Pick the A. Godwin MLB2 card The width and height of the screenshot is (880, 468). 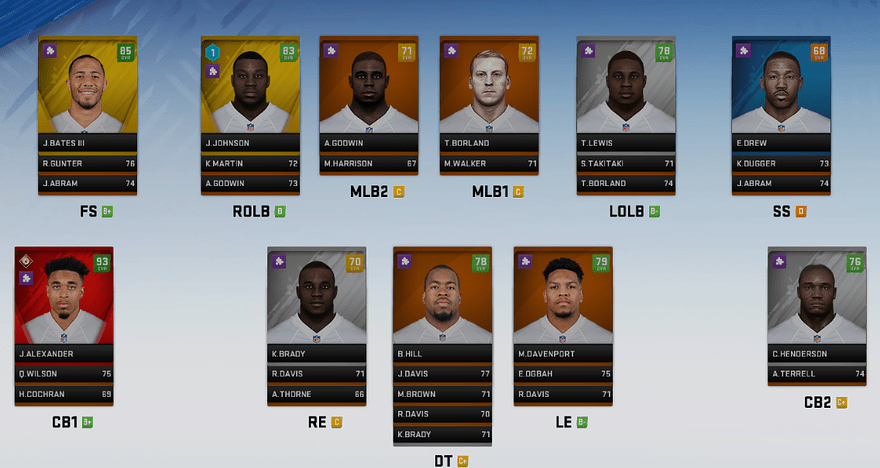(369, 88)
